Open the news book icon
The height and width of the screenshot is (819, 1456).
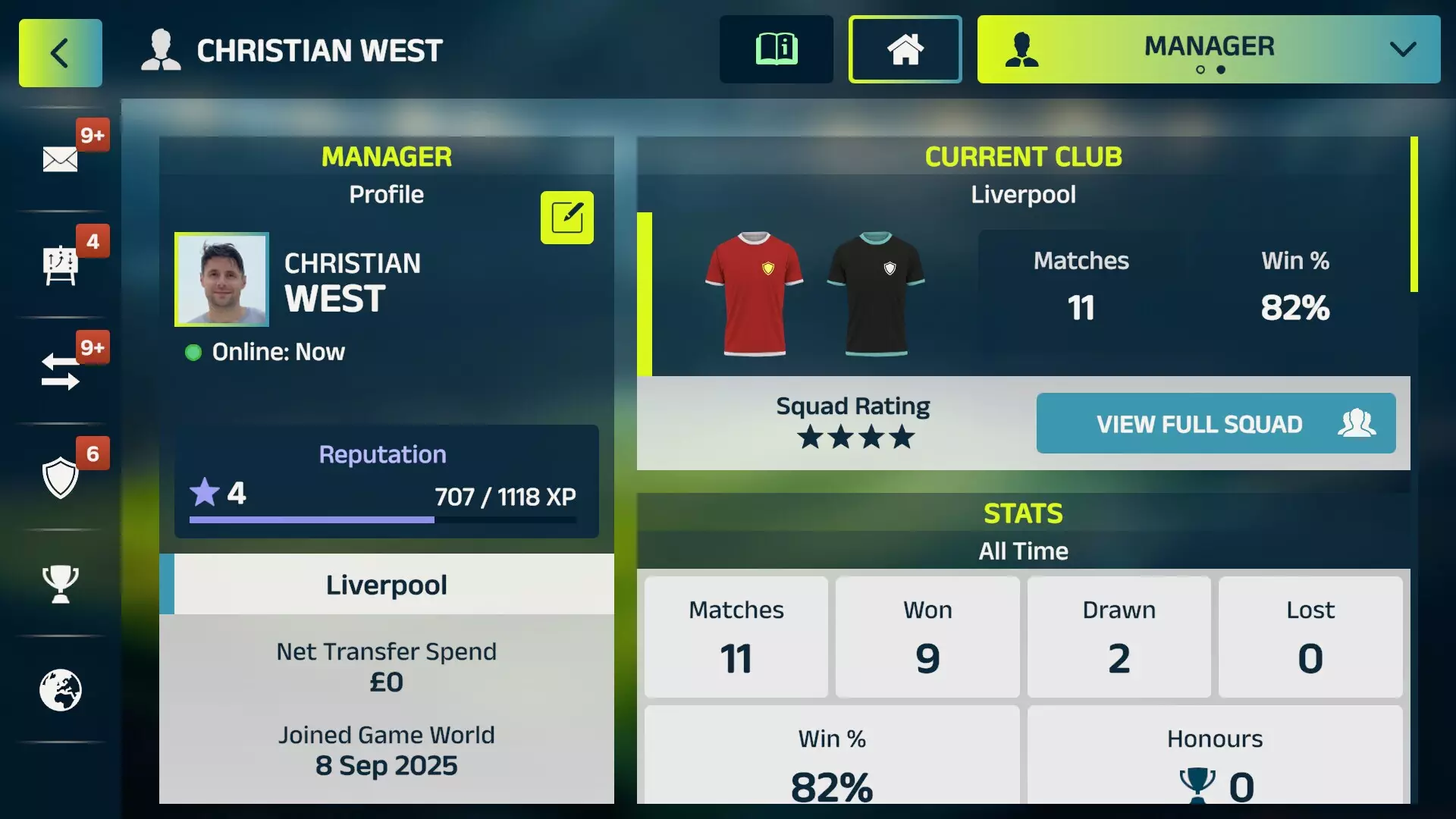point(776,49)
